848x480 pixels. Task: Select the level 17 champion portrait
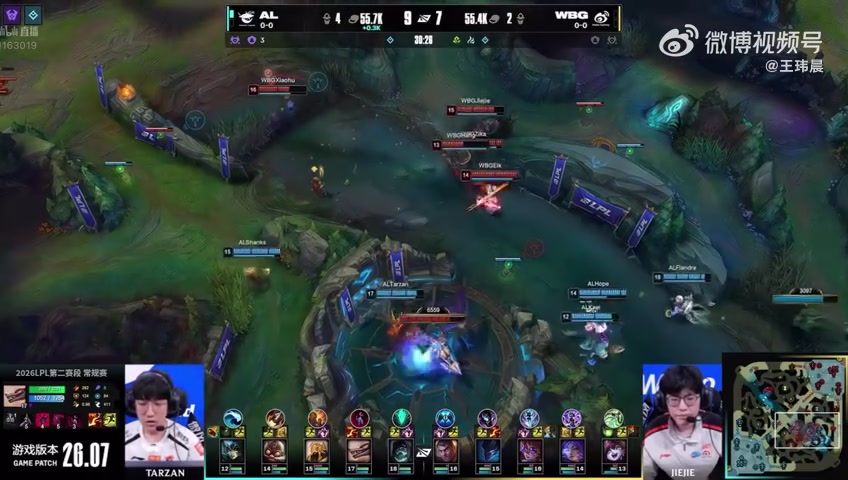(358, 451)
